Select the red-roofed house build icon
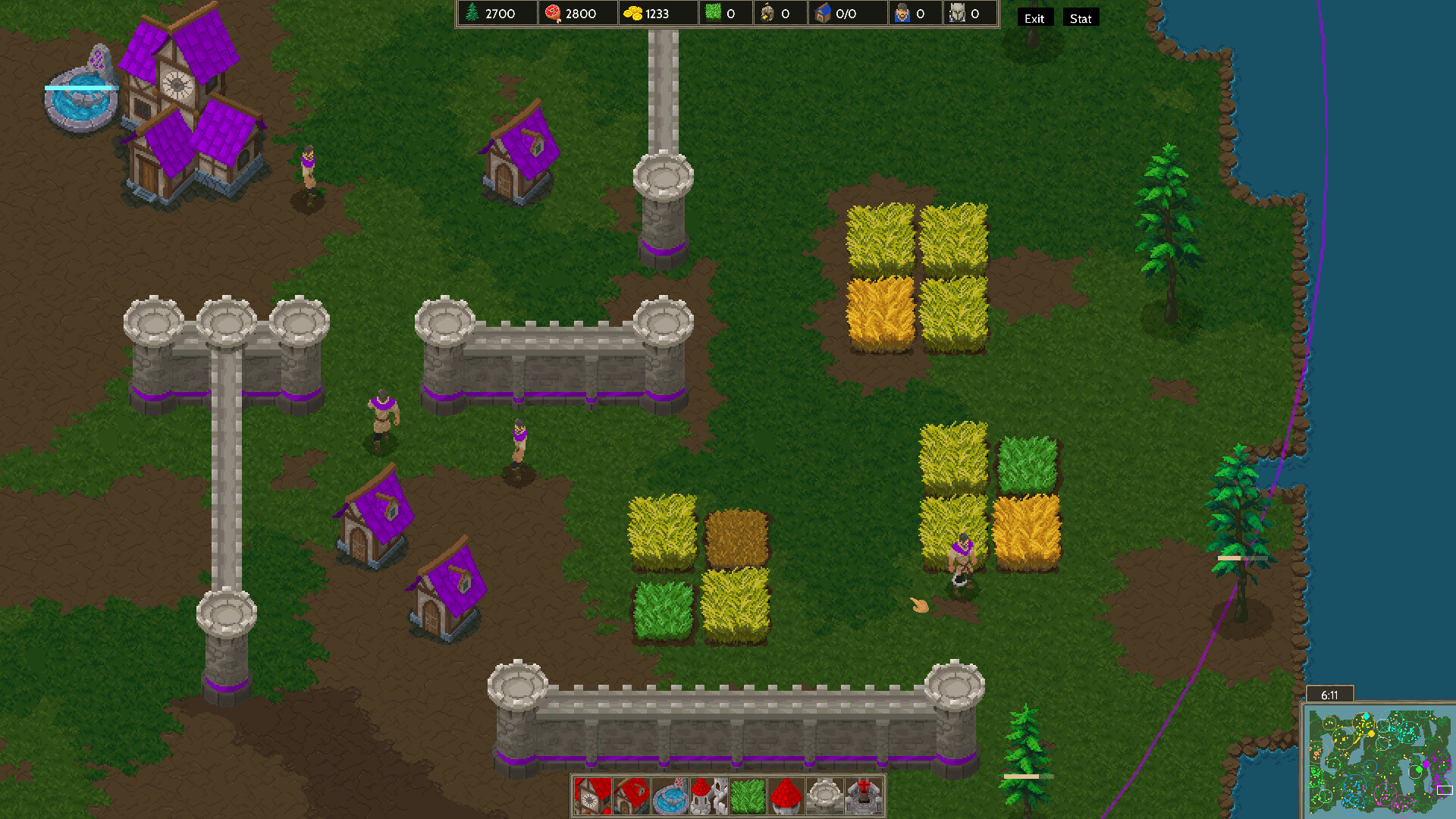The height and width of the screenshot is (819, 1456). (631, 794)
